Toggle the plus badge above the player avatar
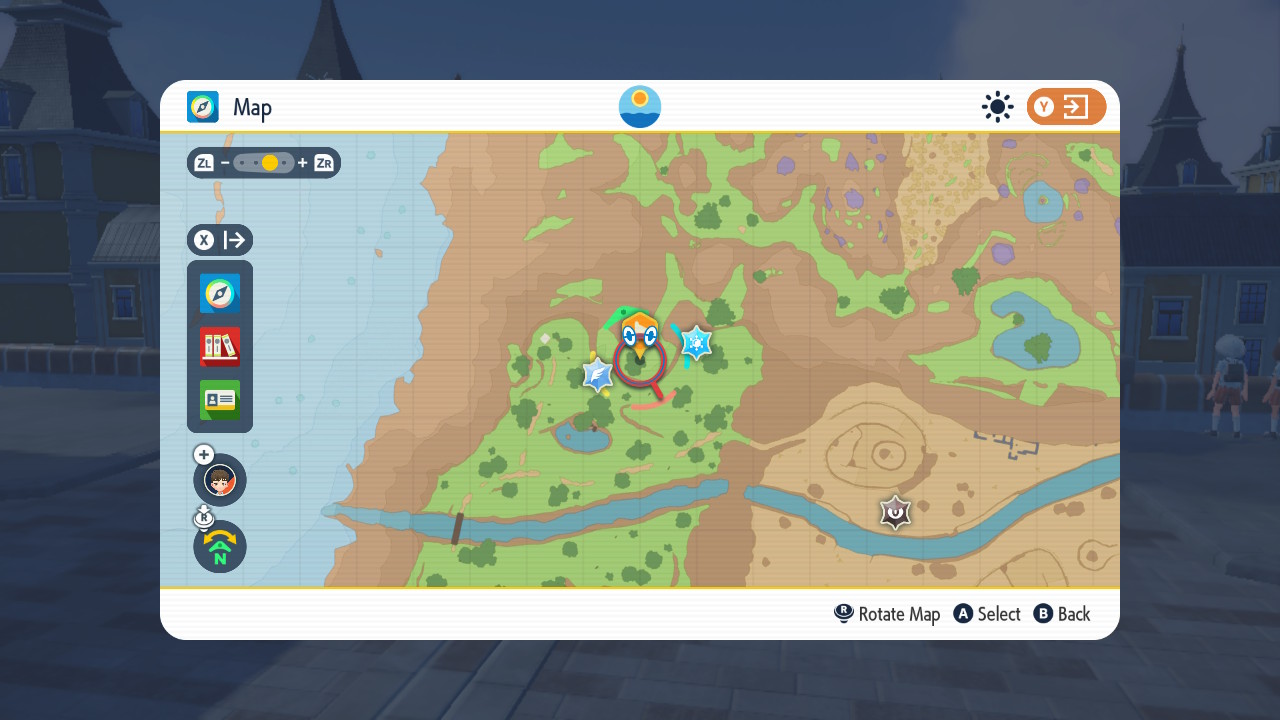This screenshot has height=720, width=1280. tap(203, 454)
